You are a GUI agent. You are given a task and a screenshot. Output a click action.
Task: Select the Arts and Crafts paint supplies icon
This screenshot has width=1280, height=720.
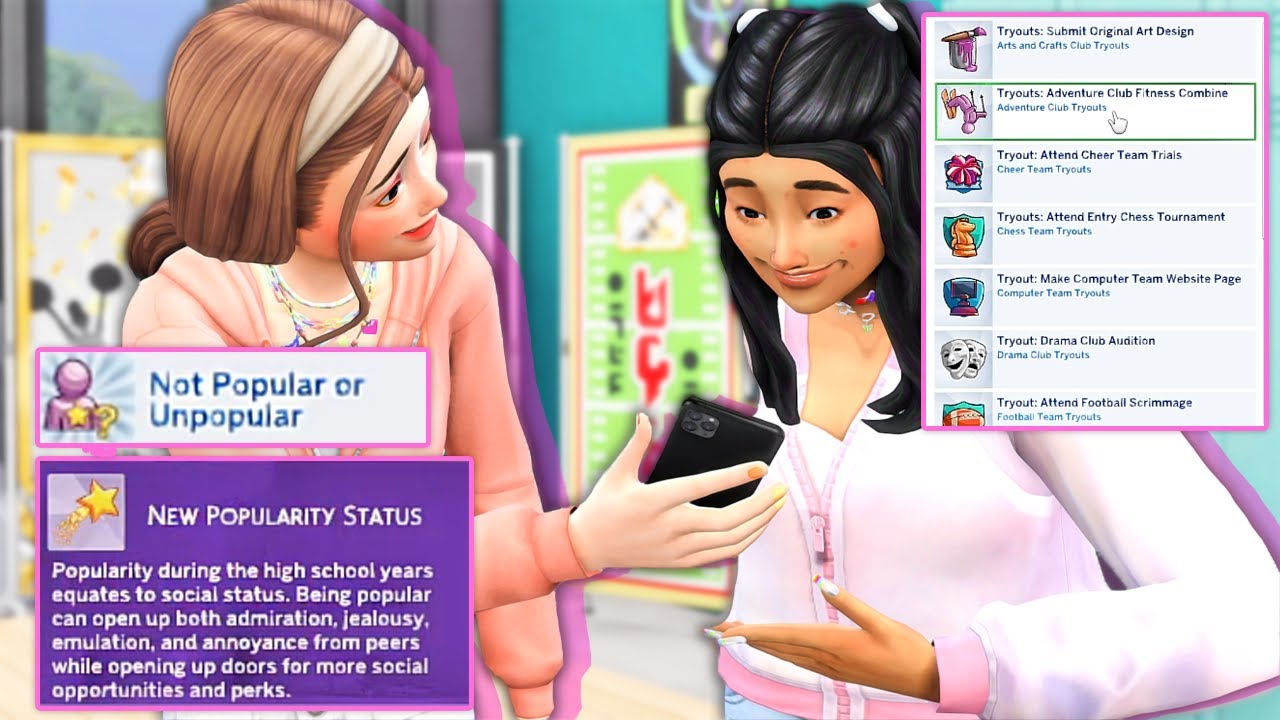[962, 48]
